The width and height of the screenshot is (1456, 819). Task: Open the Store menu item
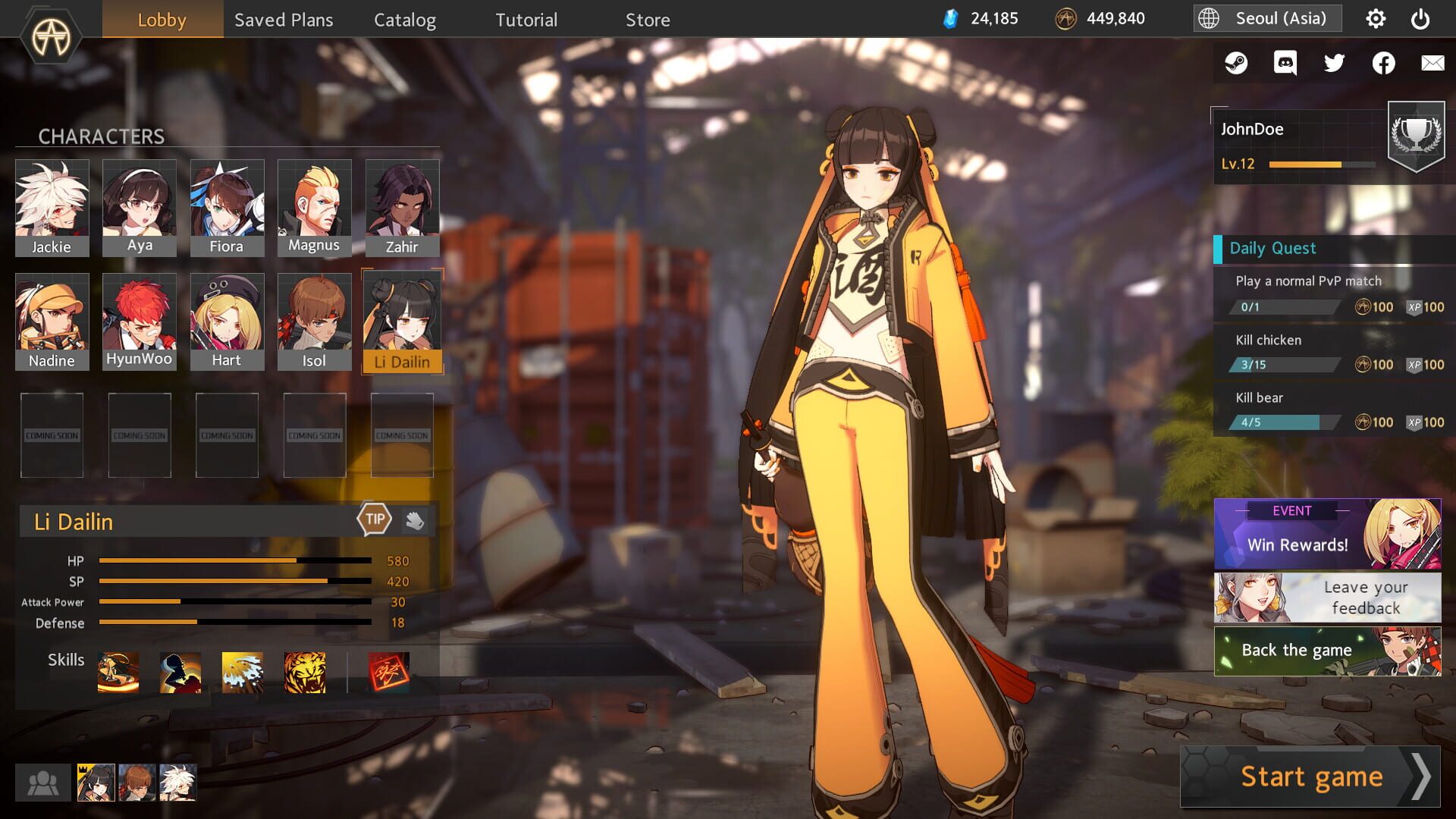click(648, 20)
